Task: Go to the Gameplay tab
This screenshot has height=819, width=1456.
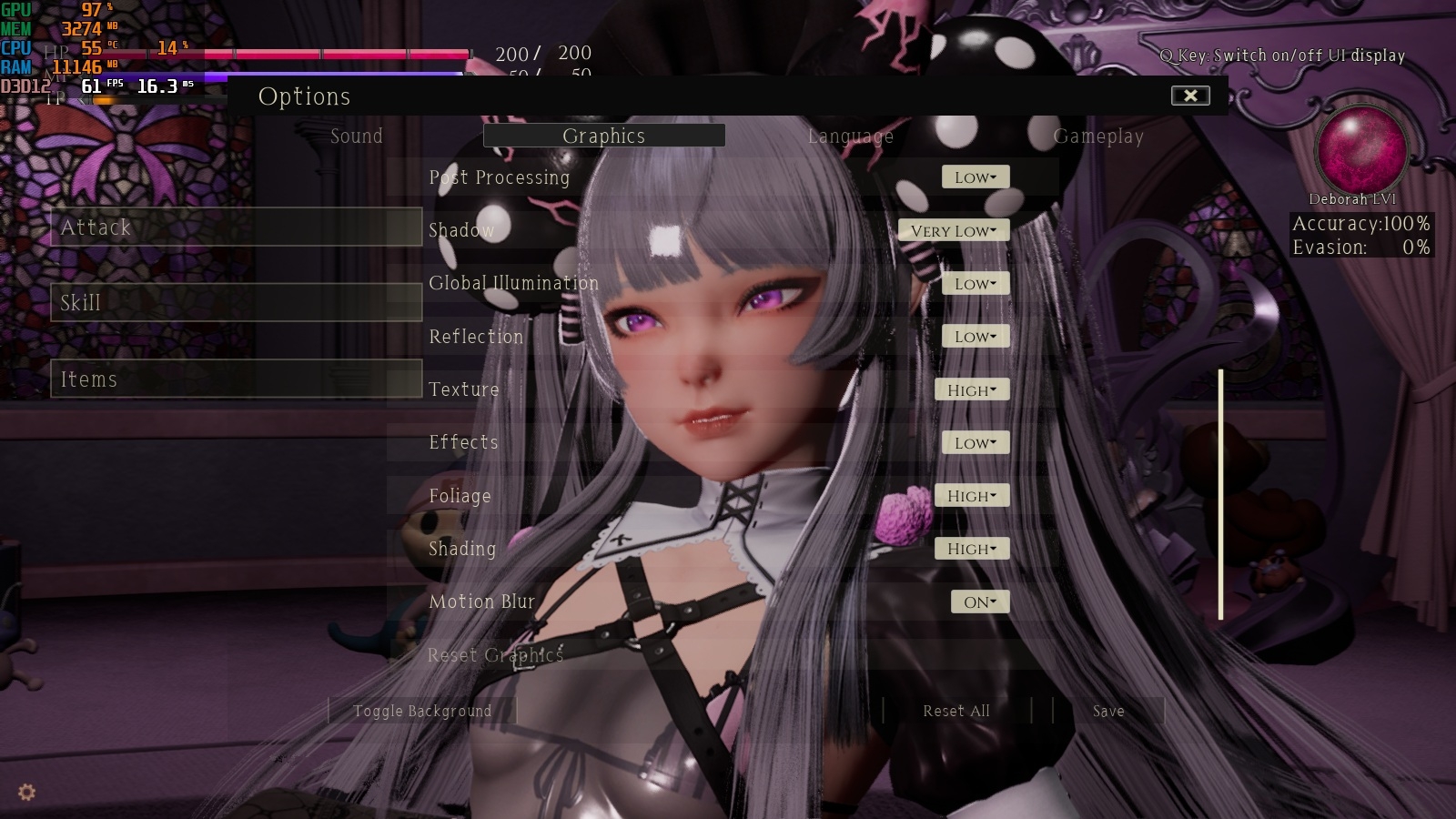Action: tap(1097, 136)
